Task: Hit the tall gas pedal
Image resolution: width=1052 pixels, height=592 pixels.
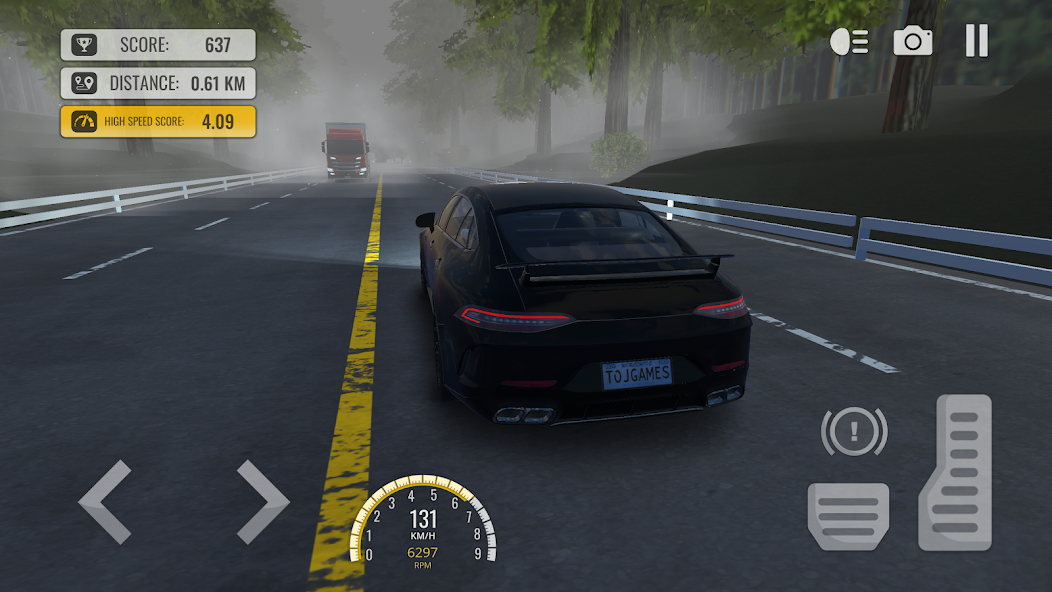Action: point(955,472)
